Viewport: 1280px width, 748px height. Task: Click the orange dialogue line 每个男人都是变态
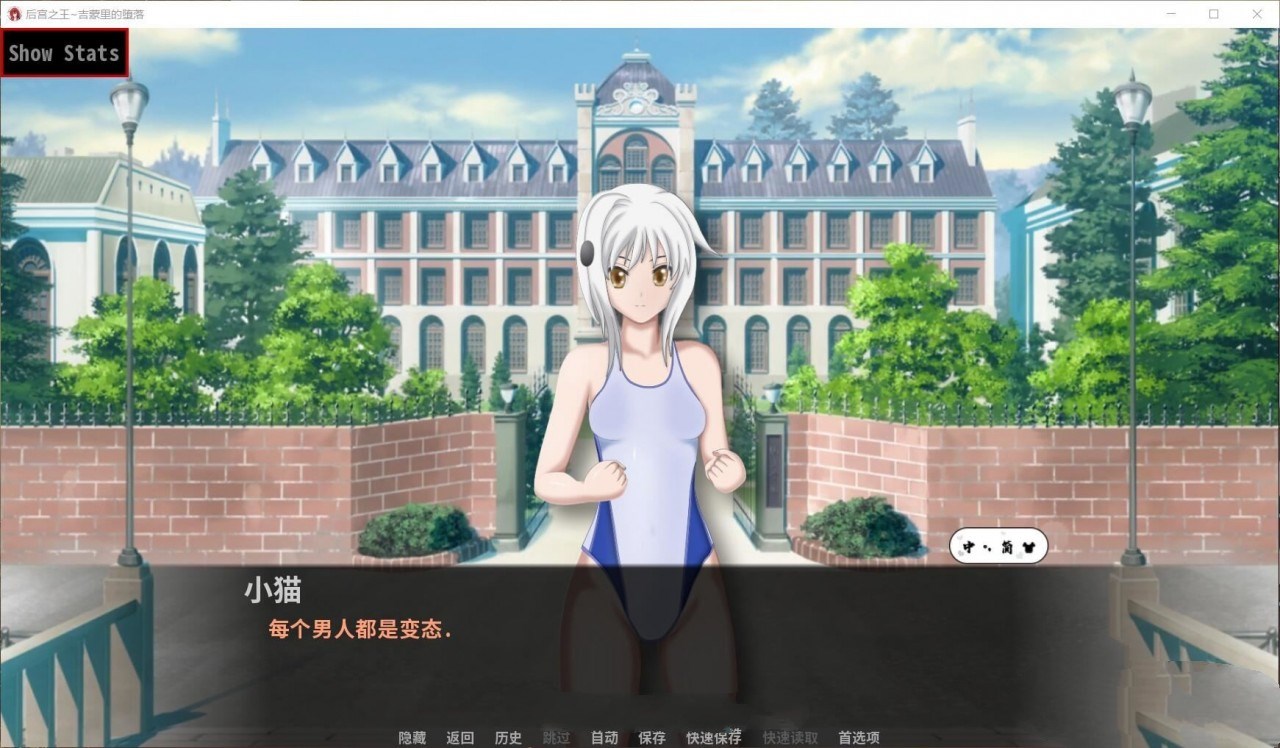point(359,632)
